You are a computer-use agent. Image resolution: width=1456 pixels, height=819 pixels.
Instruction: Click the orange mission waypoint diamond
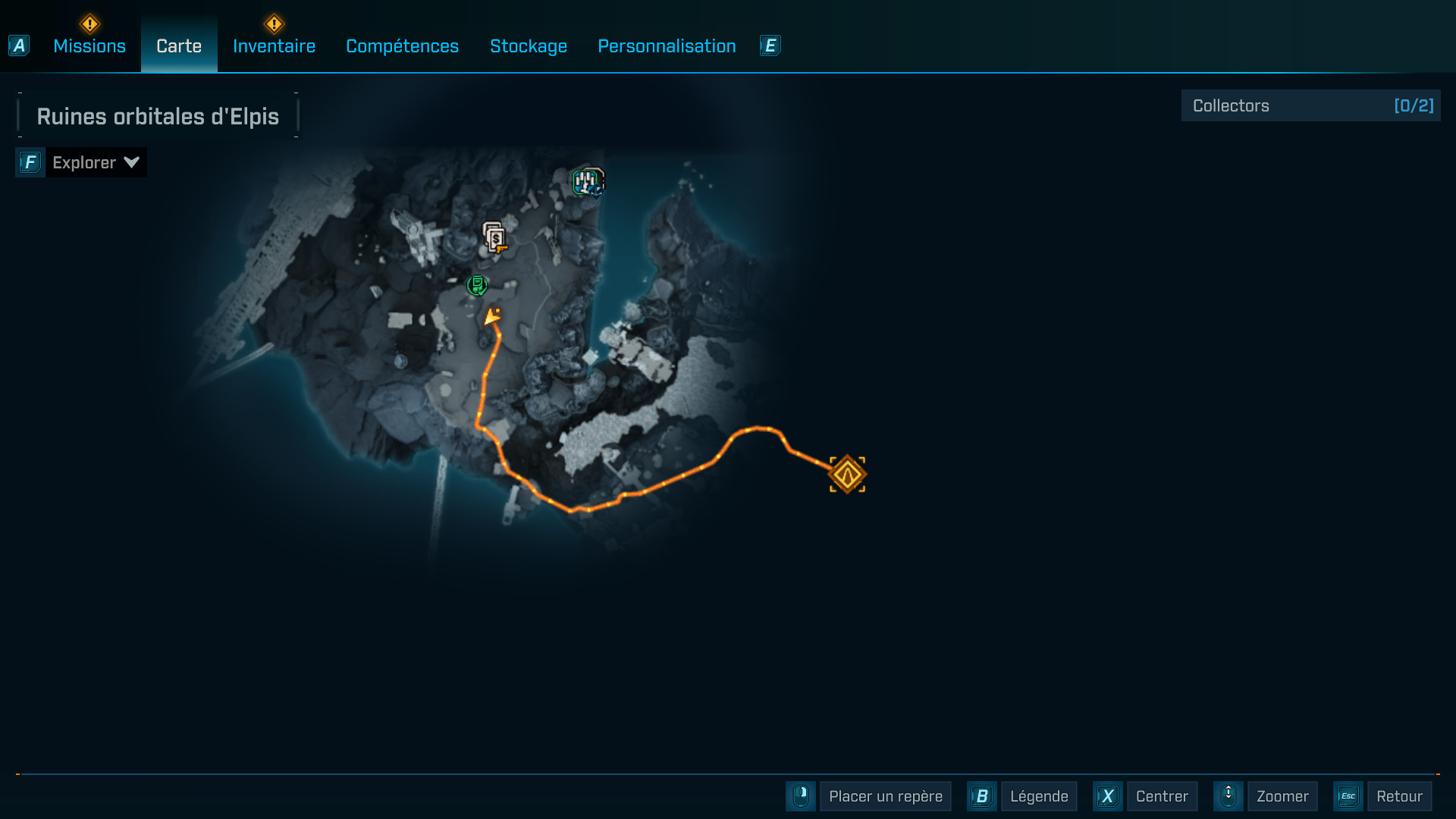pos(847,473)
